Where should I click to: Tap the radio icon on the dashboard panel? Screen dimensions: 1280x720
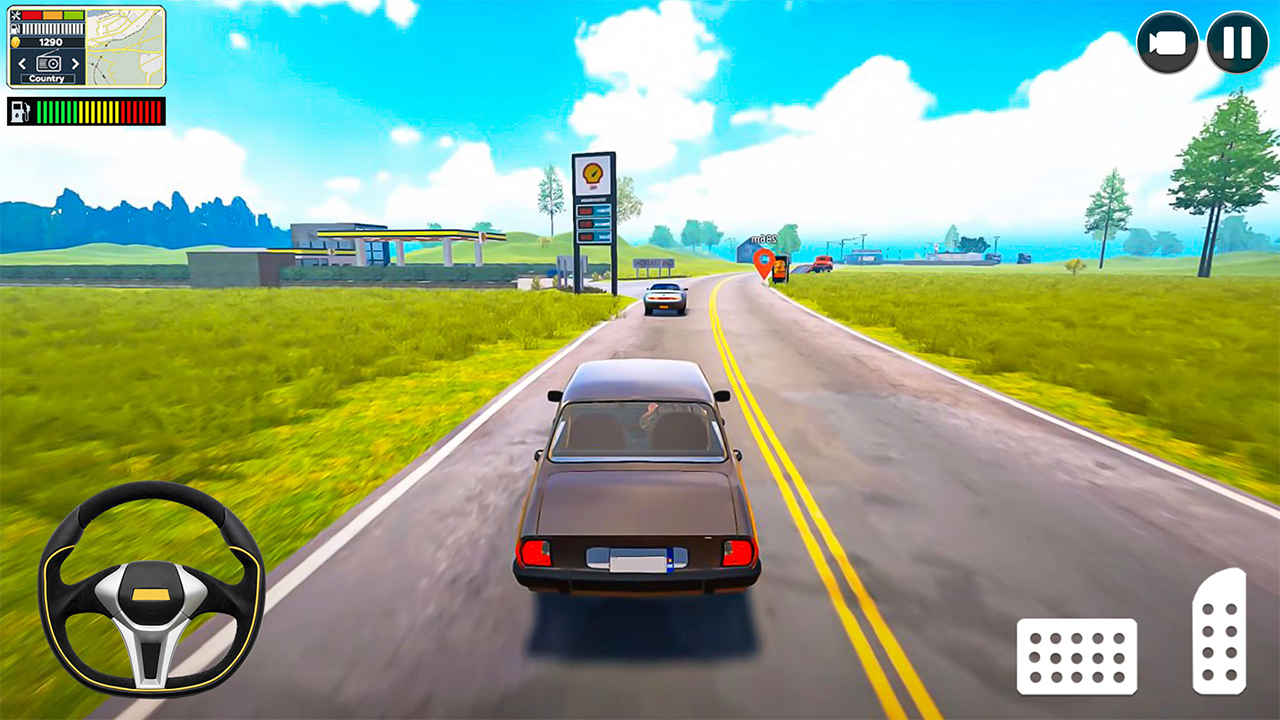pyautogui.click(x=49, y=63)
